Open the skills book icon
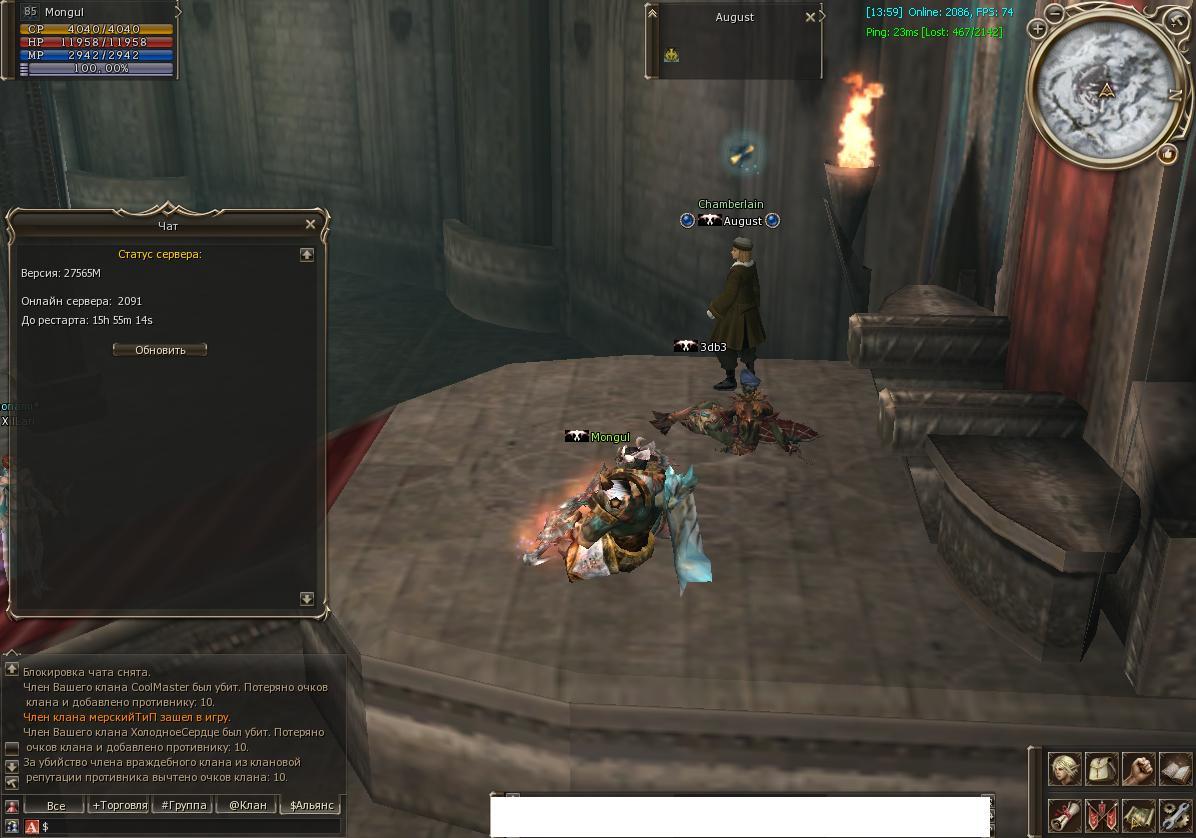This screenshot has width=1196, height=838. (x=1174, y=768)
